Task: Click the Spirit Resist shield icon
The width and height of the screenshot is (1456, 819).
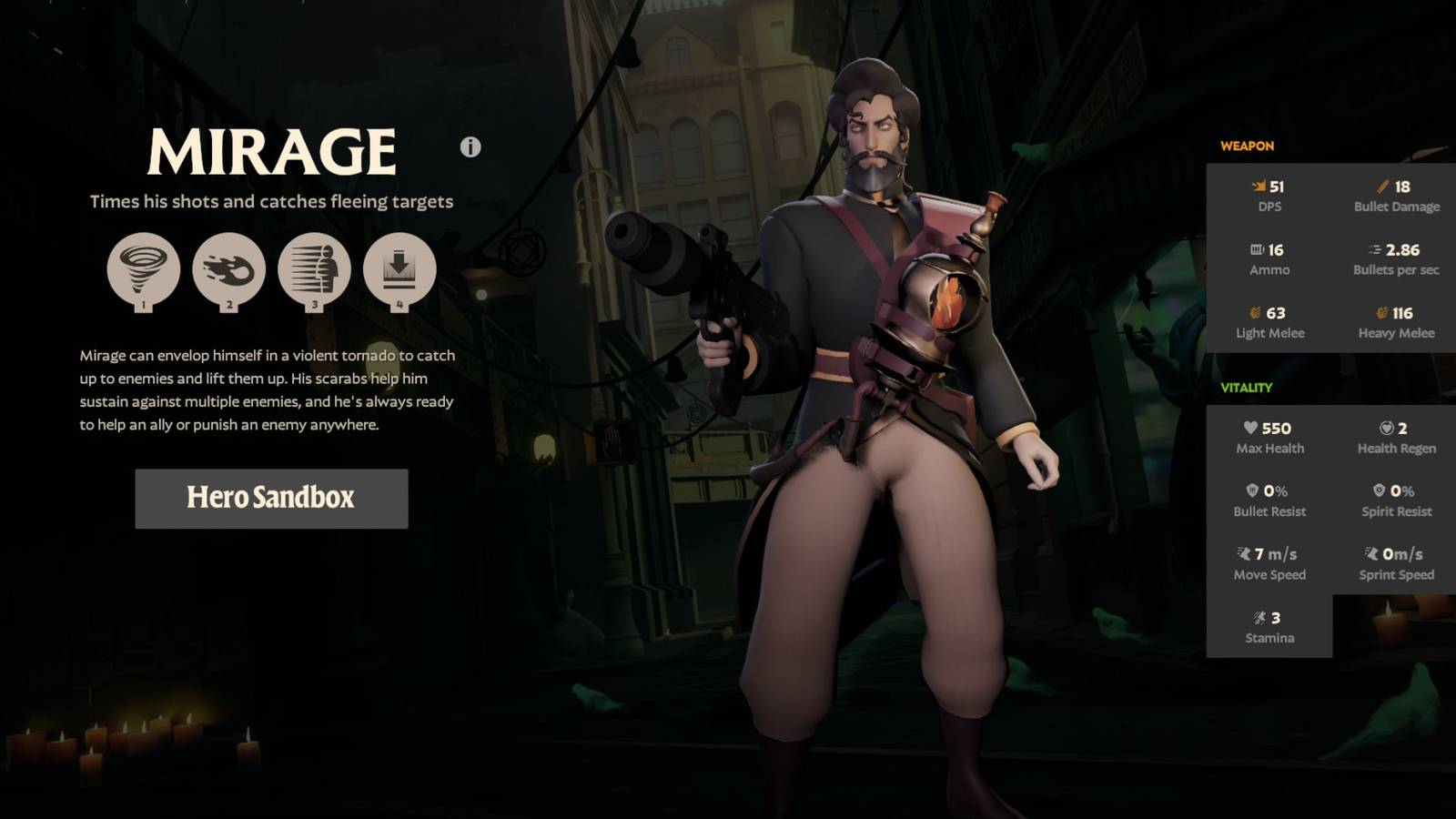Action: coord(1380,490)
